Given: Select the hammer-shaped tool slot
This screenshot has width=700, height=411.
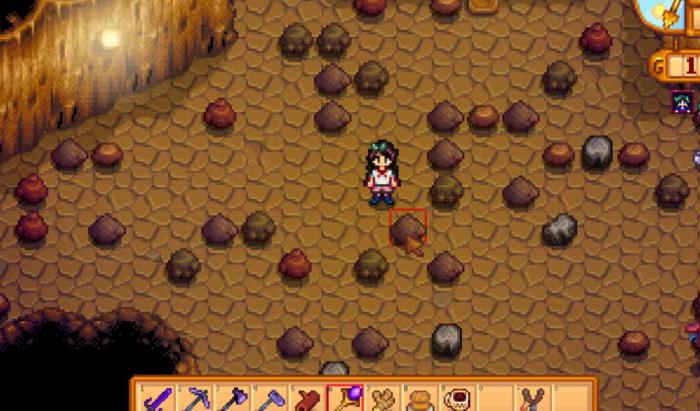Looking at the screenshot, I should pos(270,398).
